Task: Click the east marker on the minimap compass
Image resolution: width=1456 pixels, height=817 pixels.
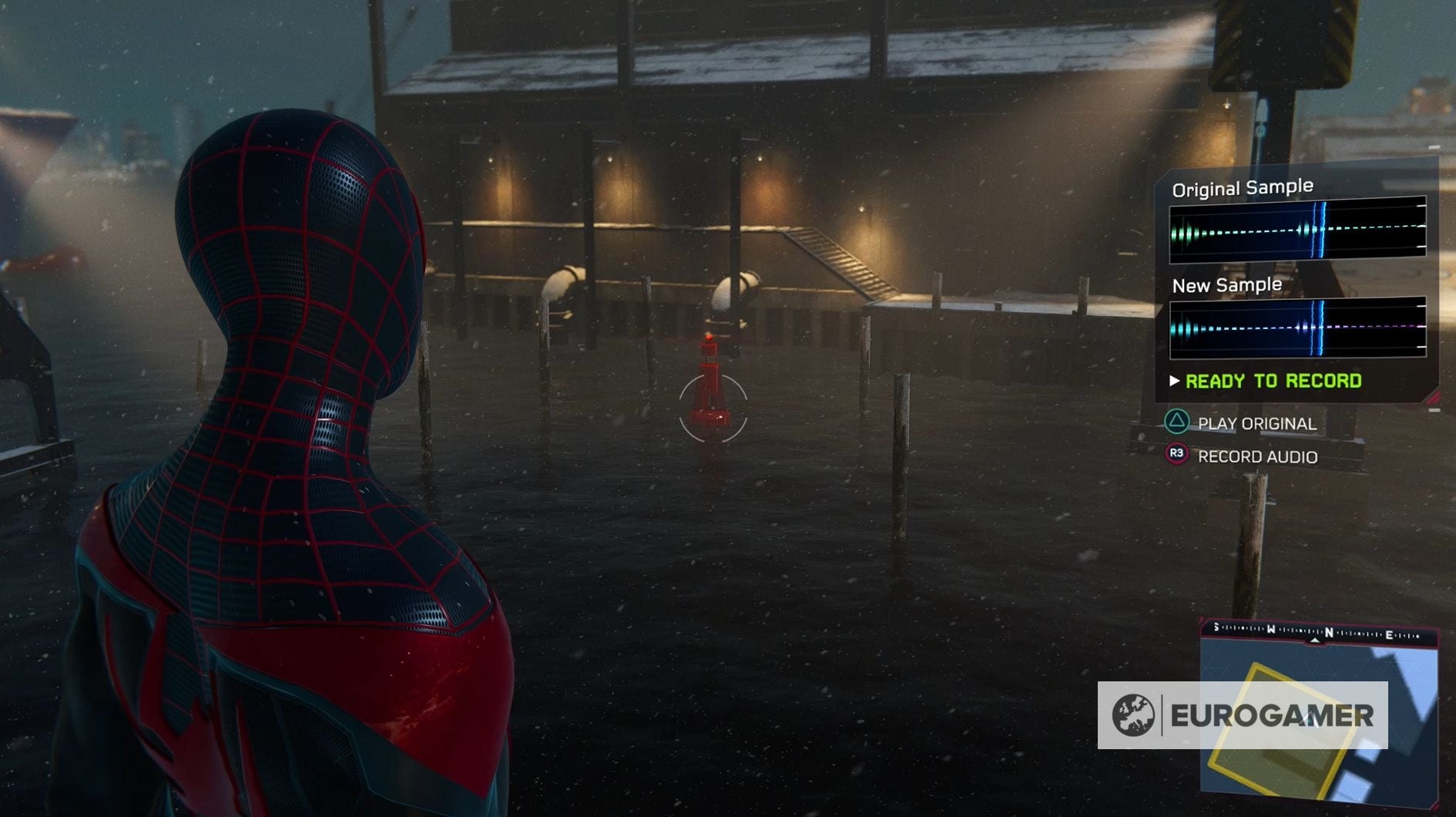Action: pos(1388,634)
